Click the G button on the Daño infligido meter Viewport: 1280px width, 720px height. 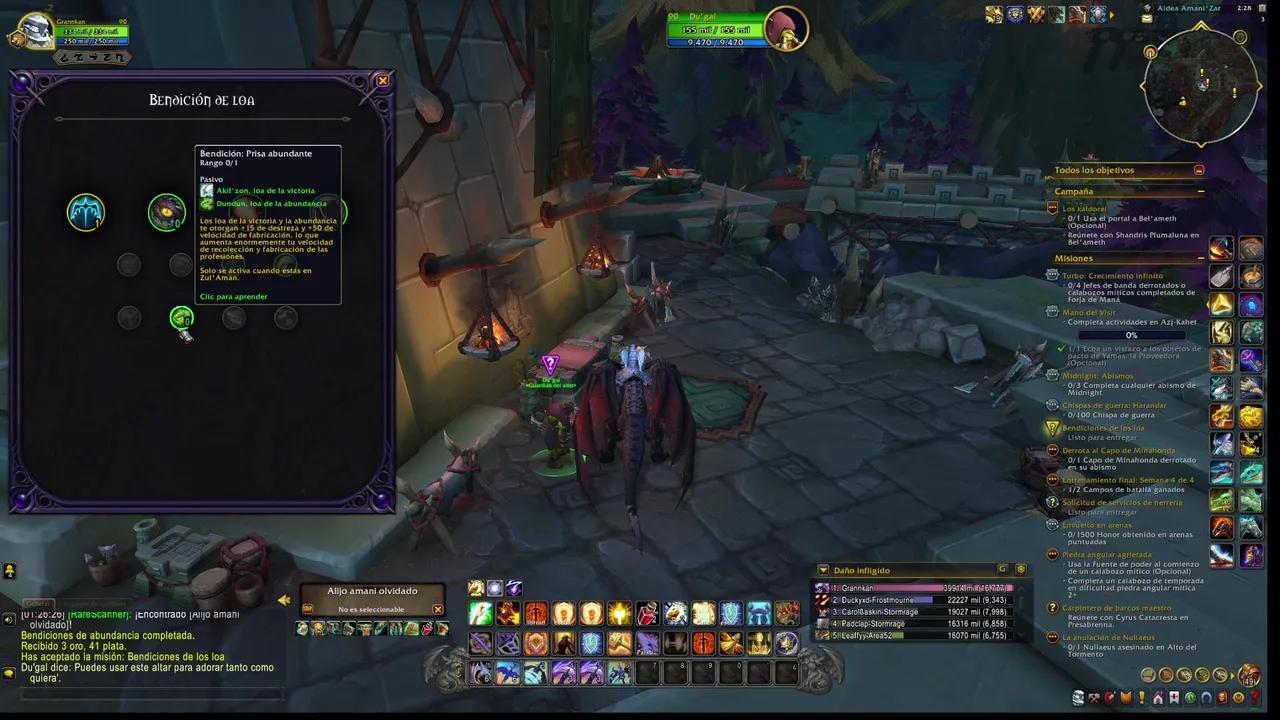pos(1003,569)
